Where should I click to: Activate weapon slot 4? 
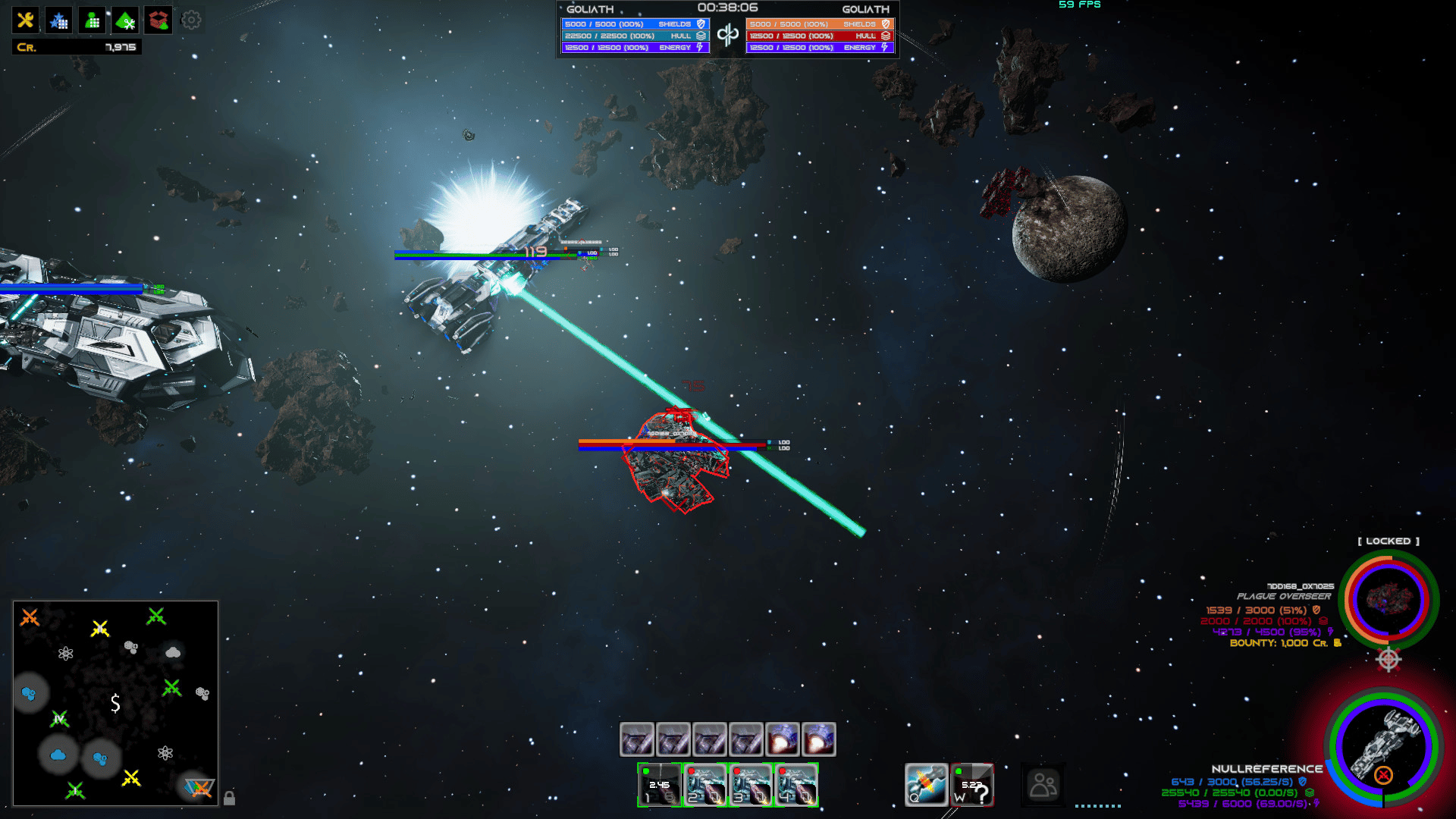795,785
